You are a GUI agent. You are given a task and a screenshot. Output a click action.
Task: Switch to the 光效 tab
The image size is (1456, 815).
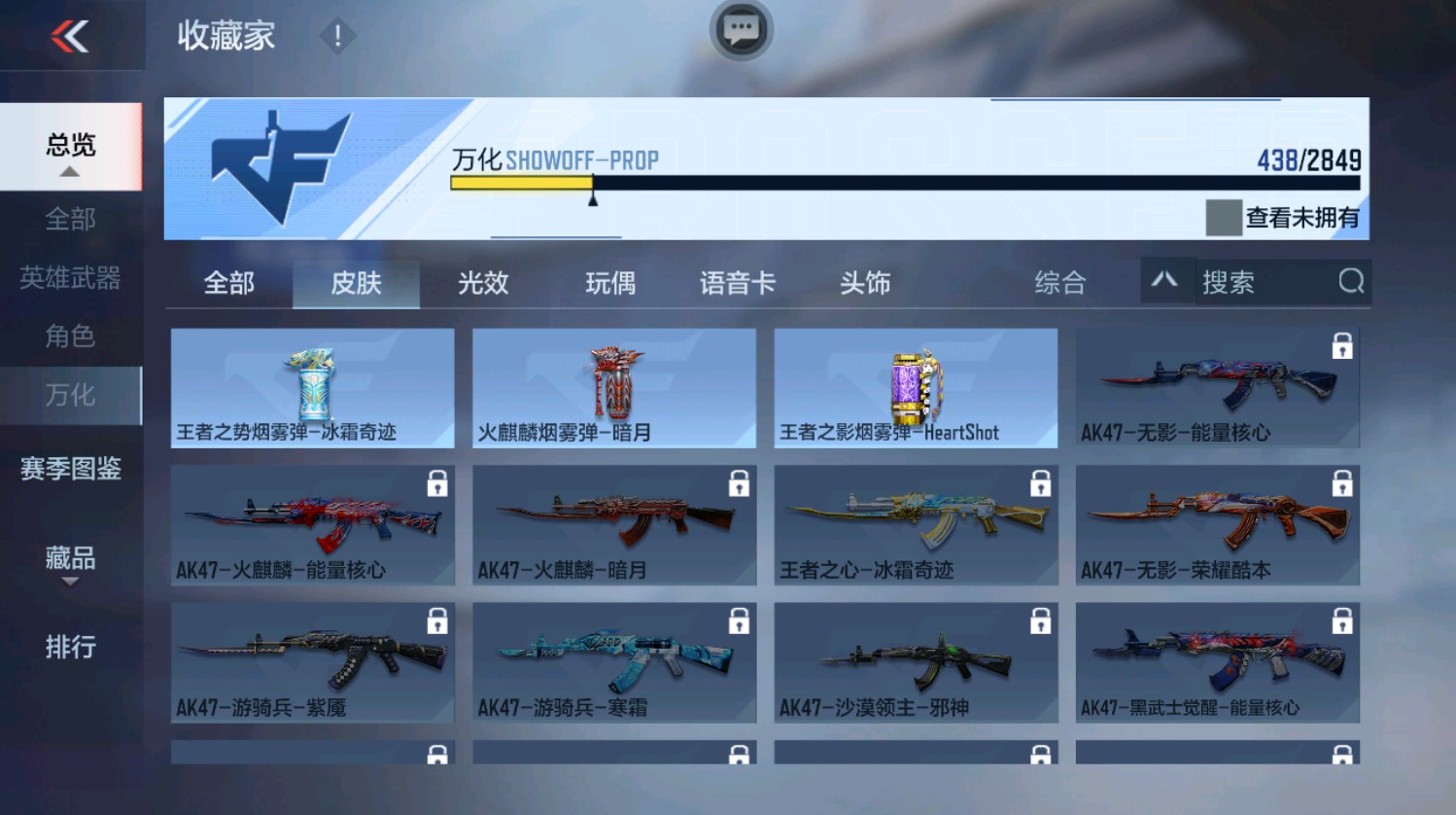point(483,282)
